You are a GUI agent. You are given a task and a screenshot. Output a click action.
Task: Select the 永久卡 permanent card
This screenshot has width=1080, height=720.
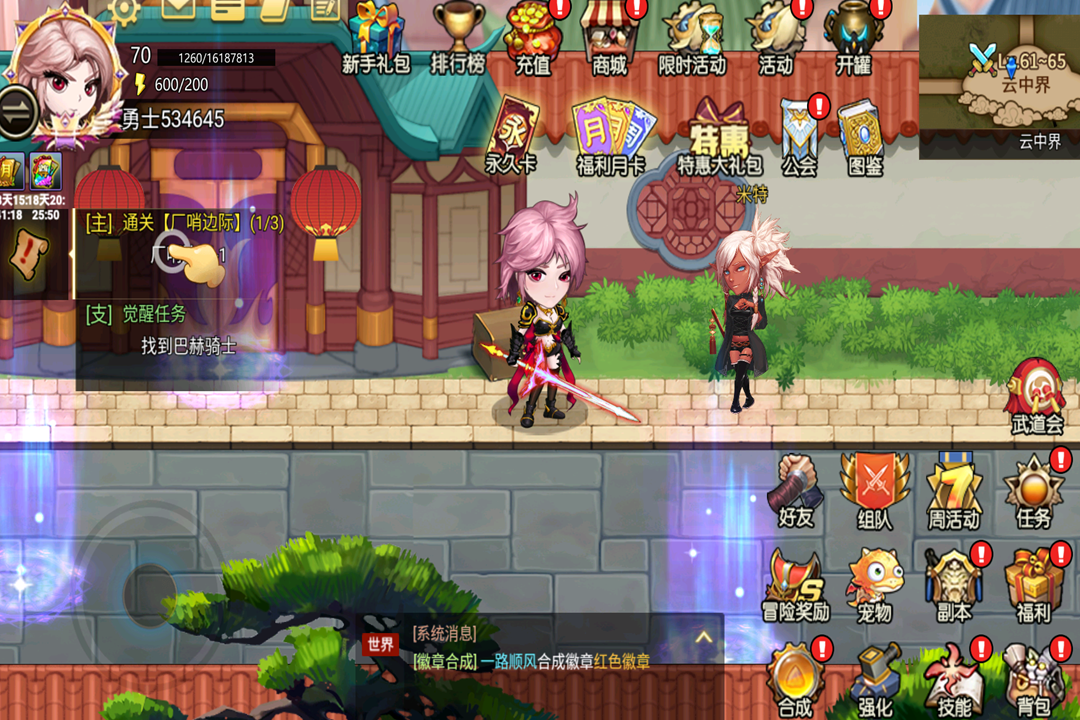click(512, 134)
